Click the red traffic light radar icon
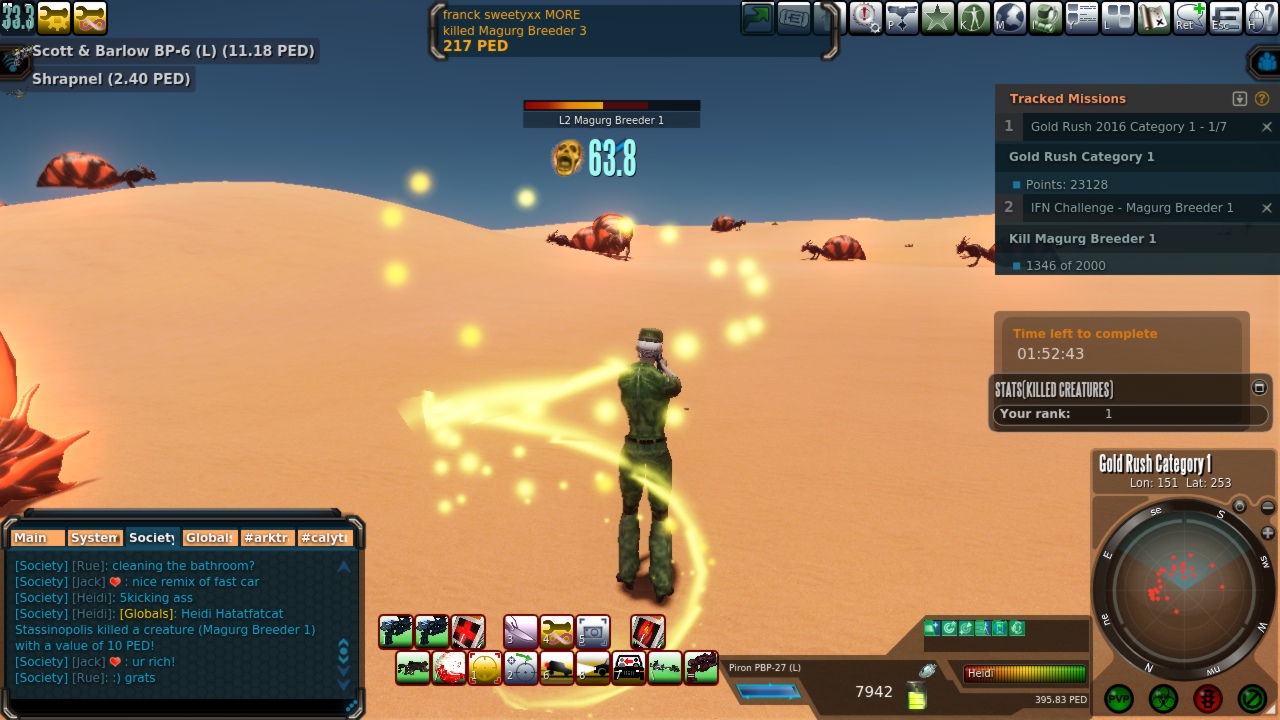 pyautogui.click(x=1207, y=698)
